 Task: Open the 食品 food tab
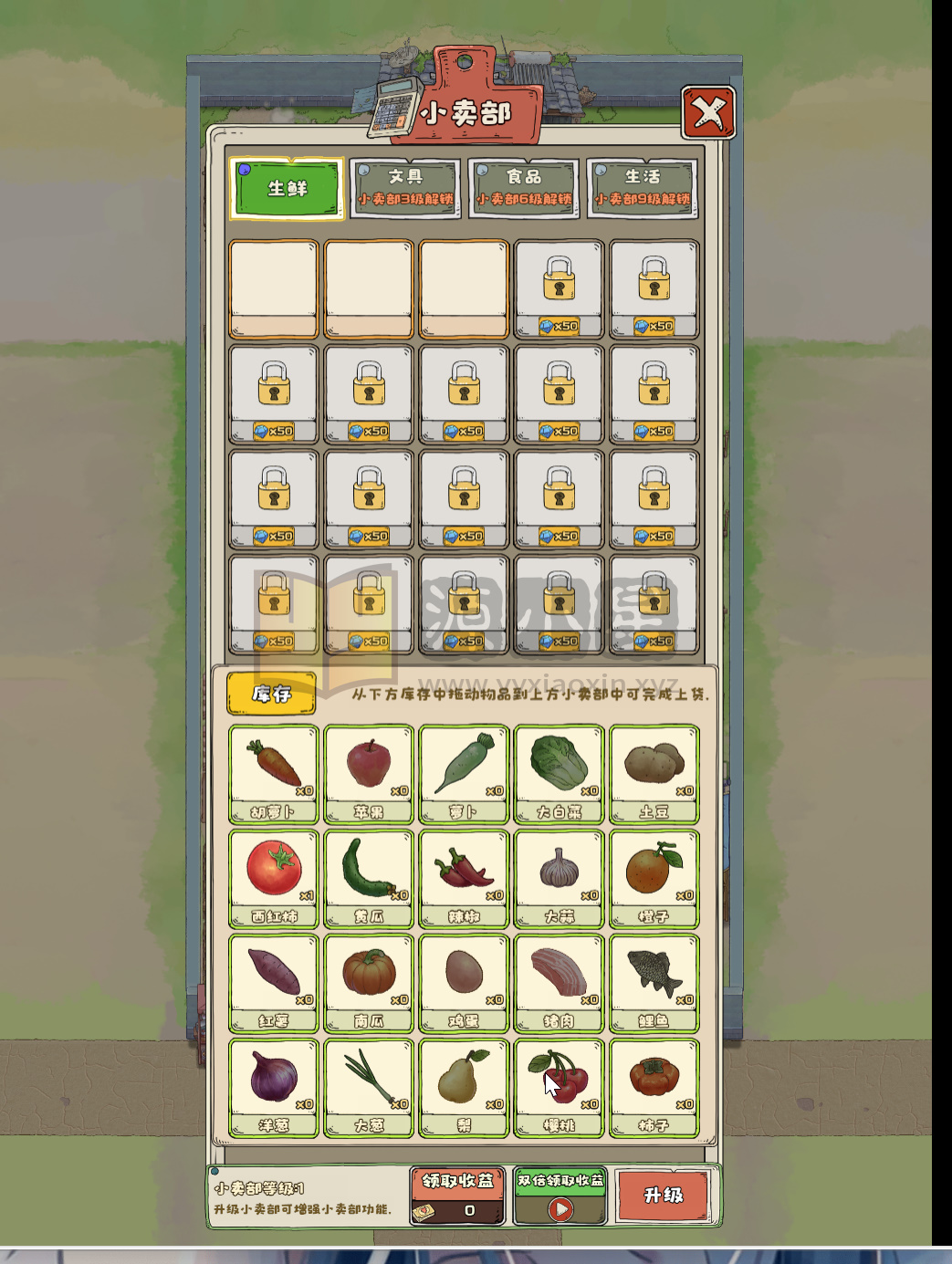(524, 189)
